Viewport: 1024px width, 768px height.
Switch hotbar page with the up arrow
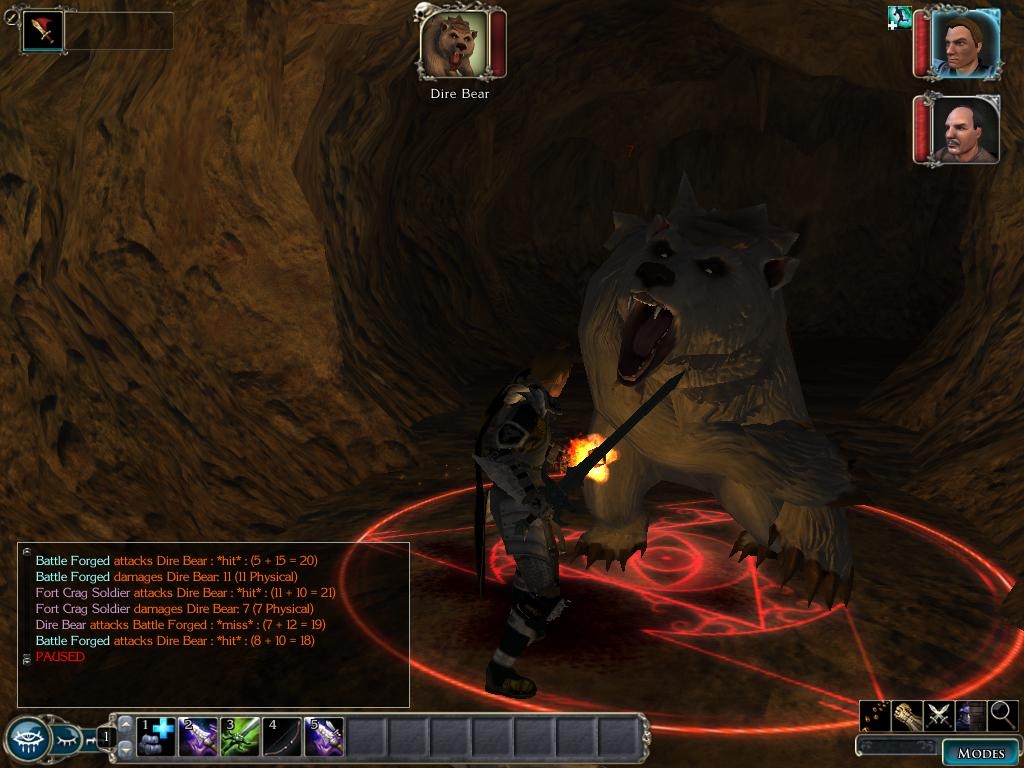126,722
